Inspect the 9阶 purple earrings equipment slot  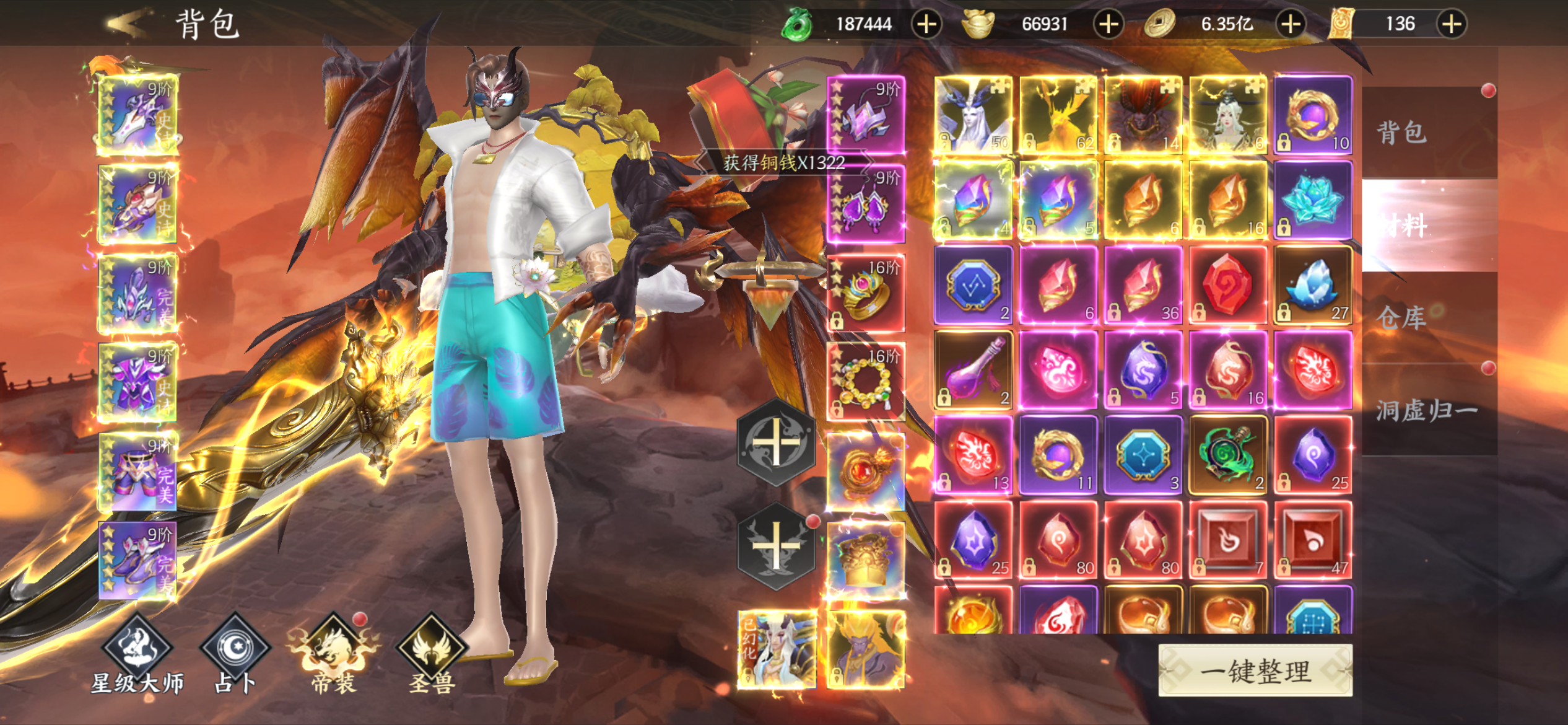click(x=866, y=204)
